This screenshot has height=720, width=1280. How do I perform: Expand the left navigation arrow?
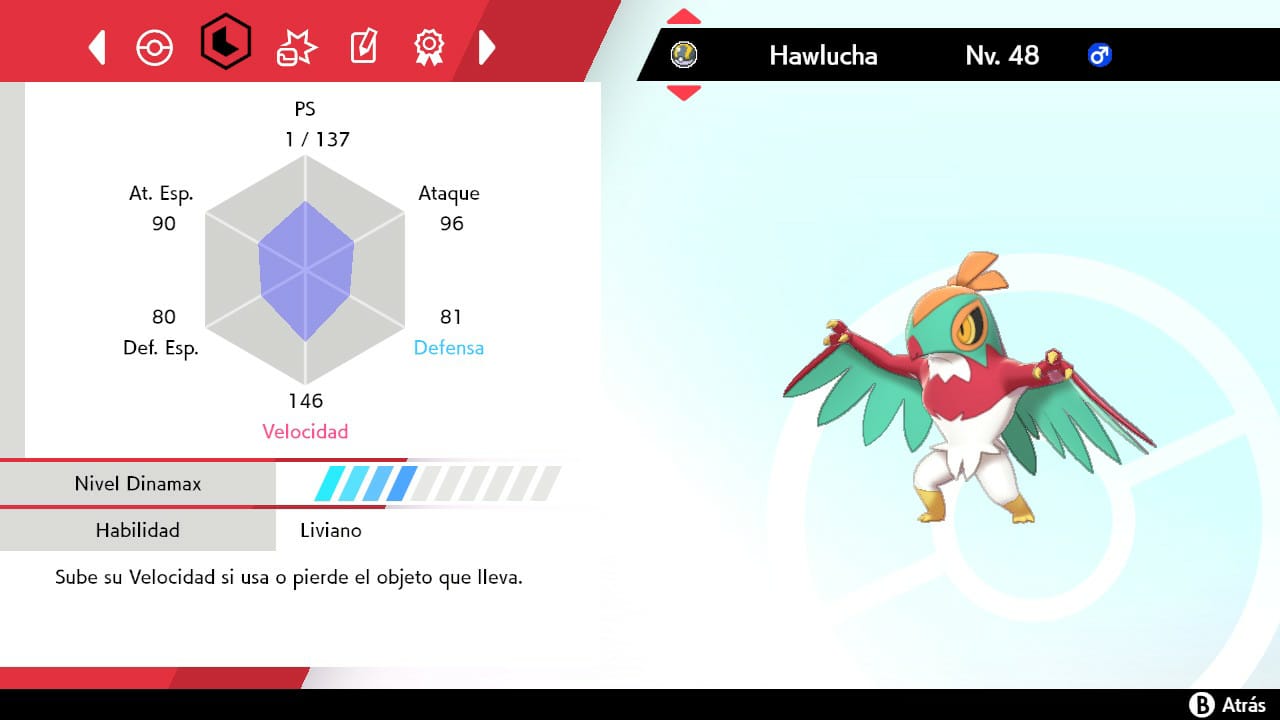pyautogui.click(x=96, y=46)
